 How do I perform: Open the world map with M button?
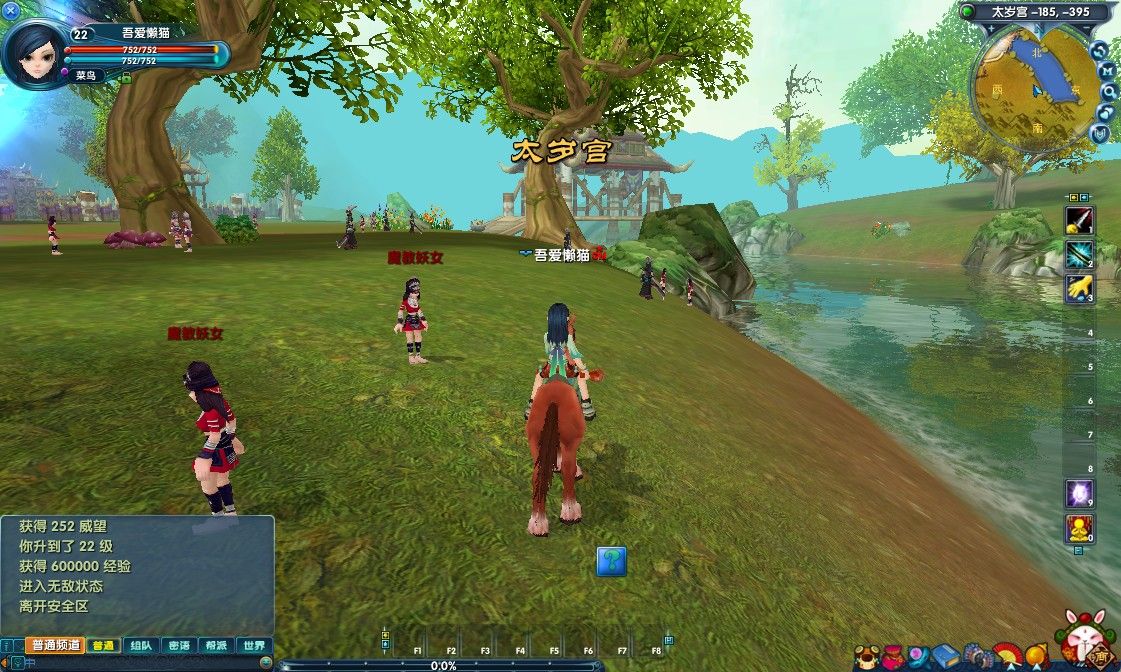[1108, 70]
